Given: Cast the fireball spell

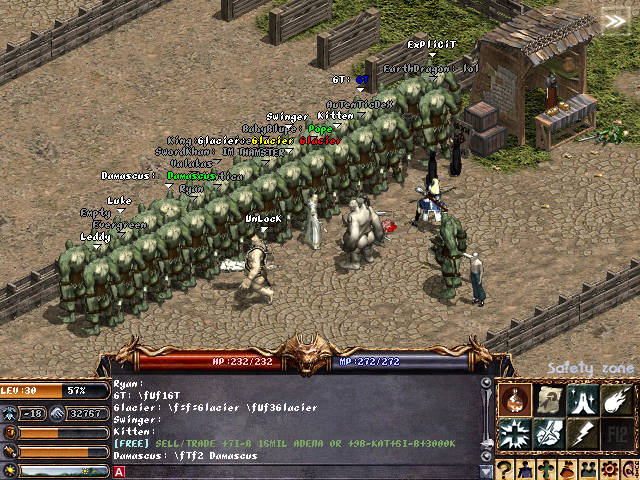Looking at the screenshot, I should (616, 399).
